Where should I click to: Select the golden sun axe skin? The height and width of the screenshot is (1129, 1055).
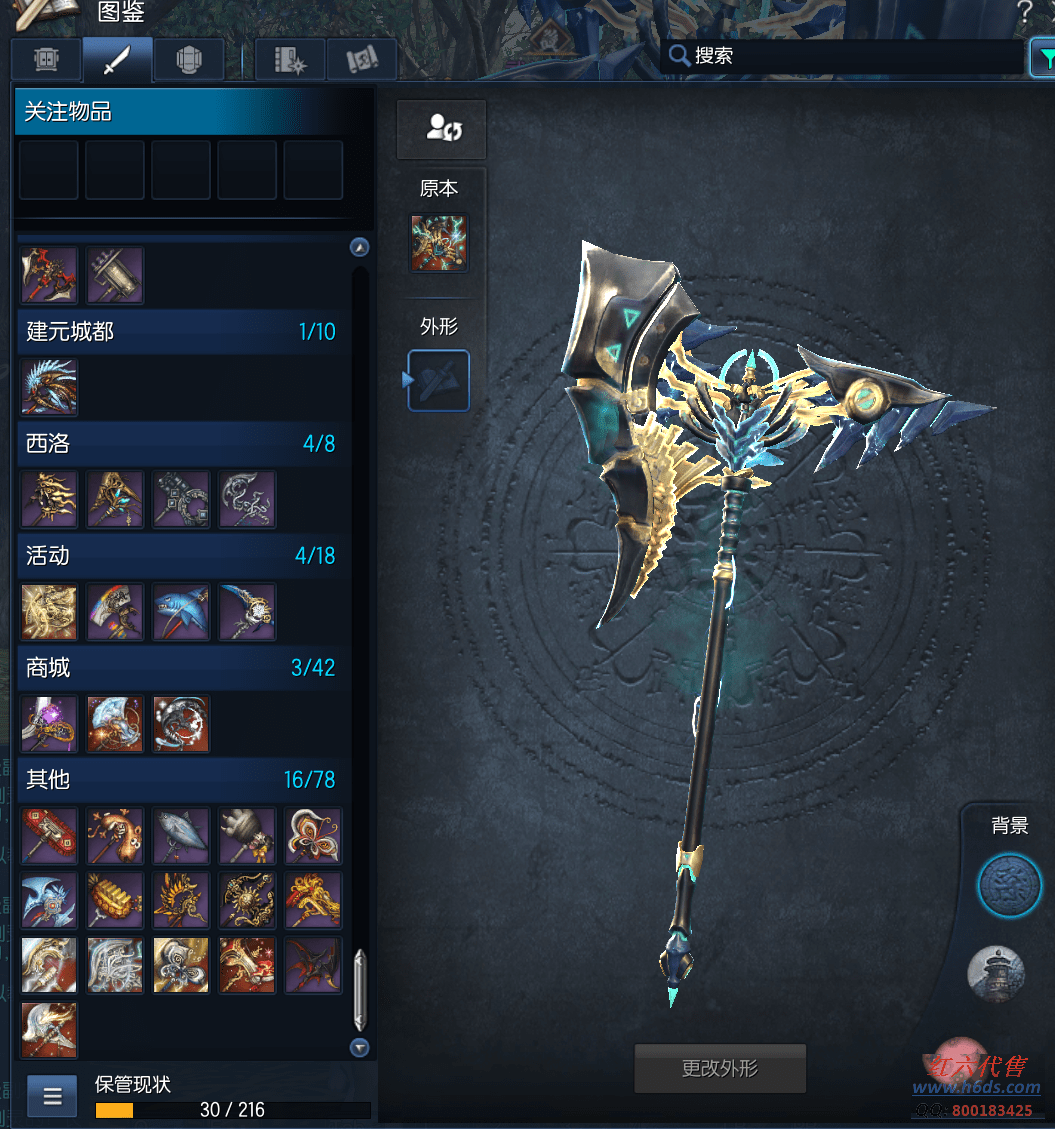click(x=247, y=900)
